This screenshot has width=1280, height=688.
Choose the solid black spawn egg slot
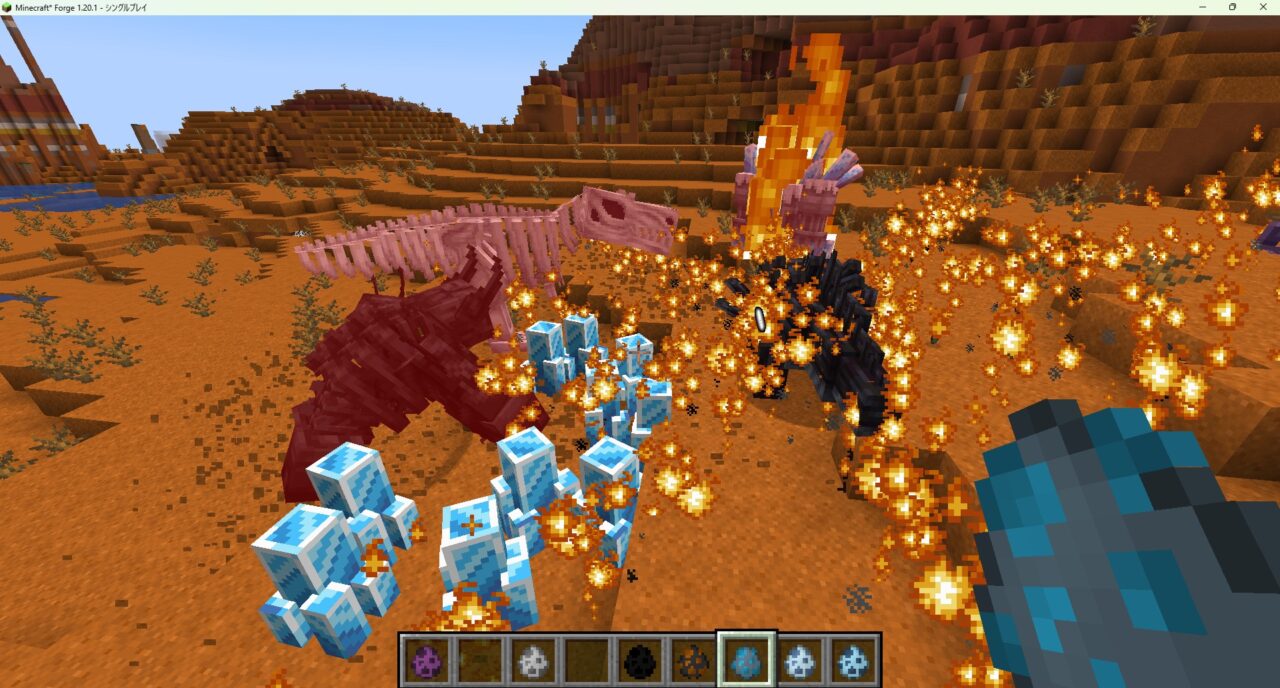pyautogui.click(x=639, y=660)
